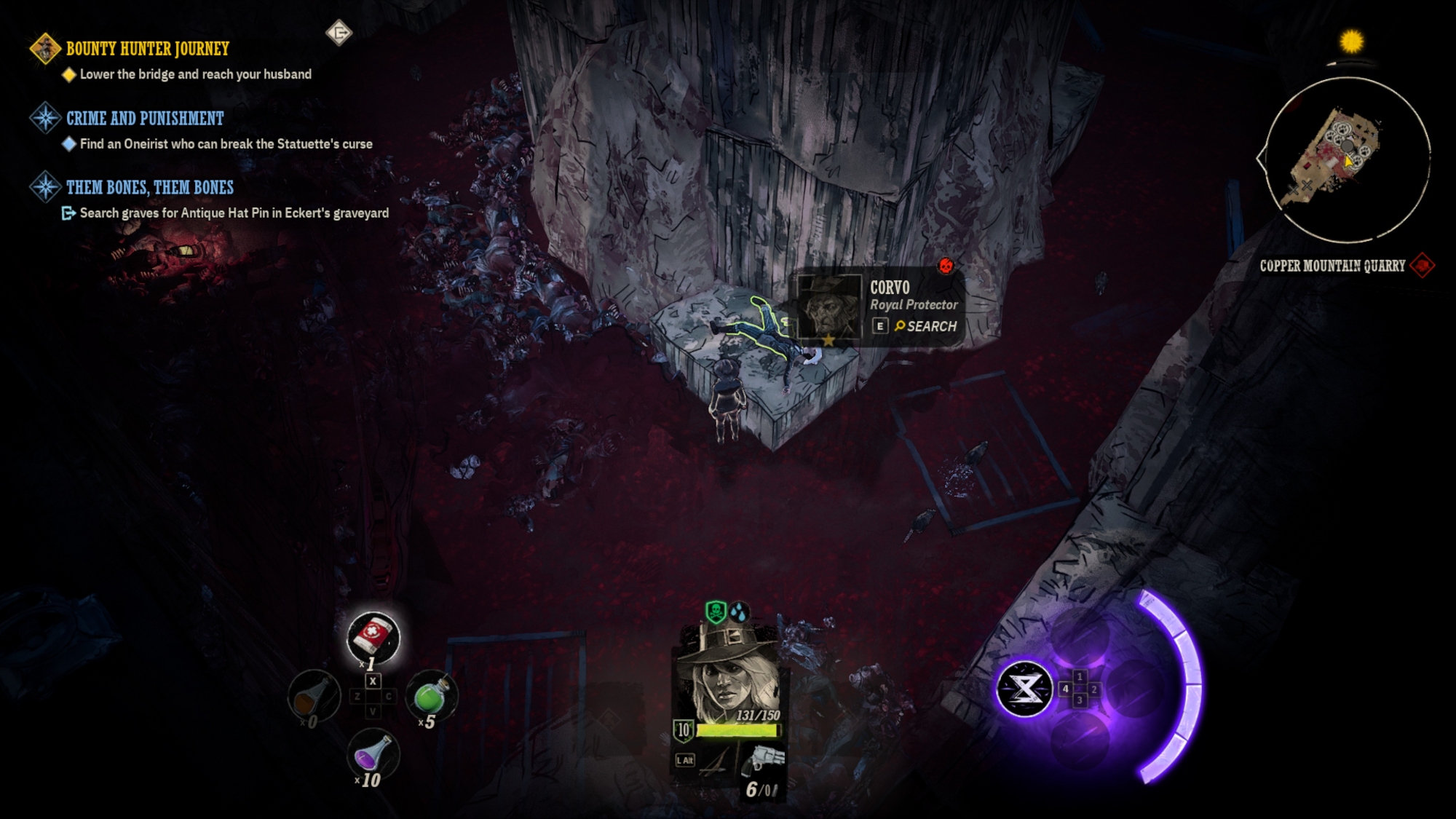Click the circular minimap
The image size is (1456, 819).
point(1347,159)
